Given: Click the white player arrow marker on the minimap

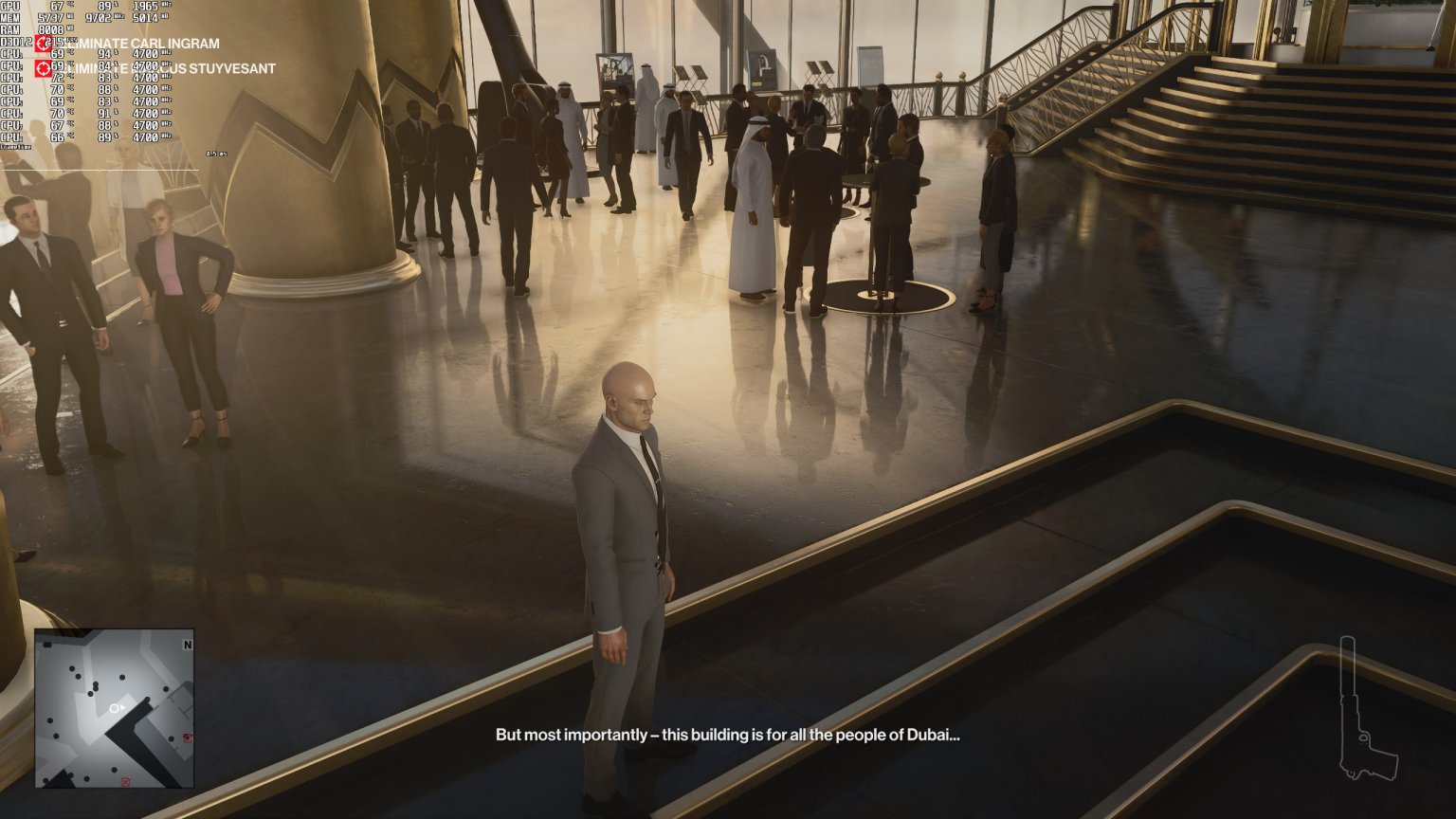Looking at the screenshot, I should click(117, 708).
